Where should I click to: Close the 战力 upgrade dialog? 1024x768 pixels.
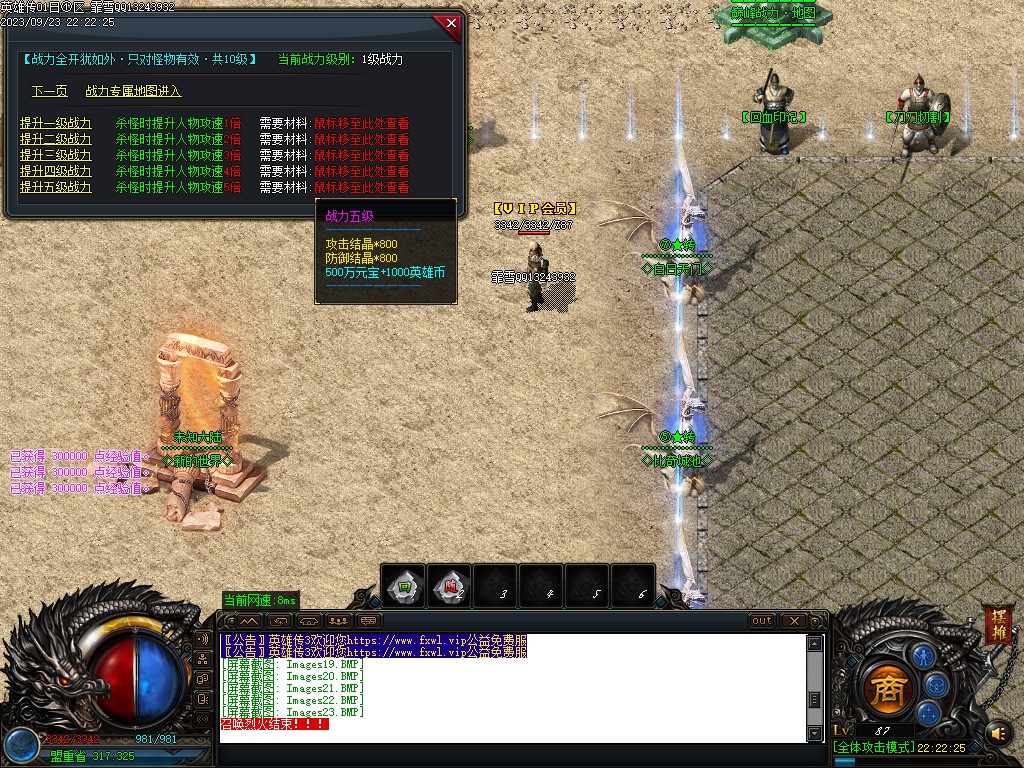pos(451,23)
